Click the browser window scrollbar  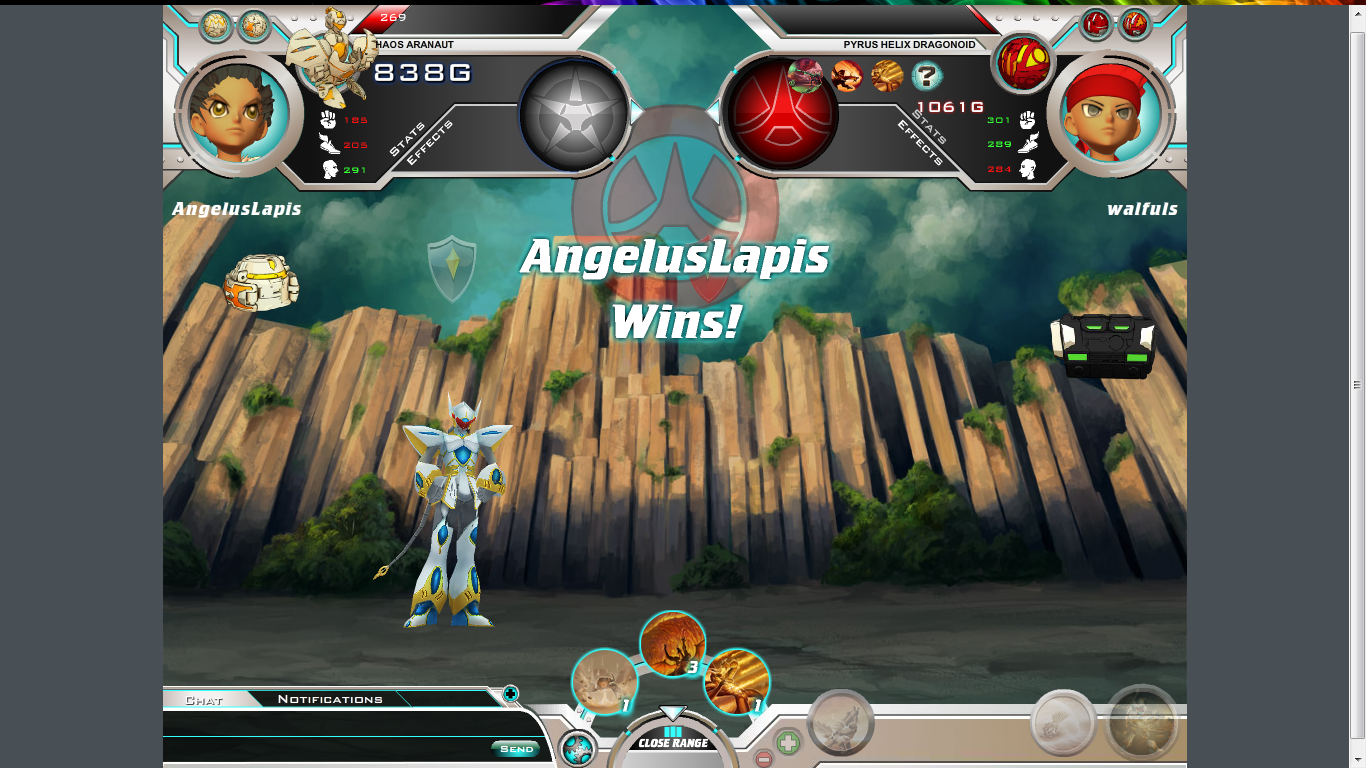pos(1357,384)
